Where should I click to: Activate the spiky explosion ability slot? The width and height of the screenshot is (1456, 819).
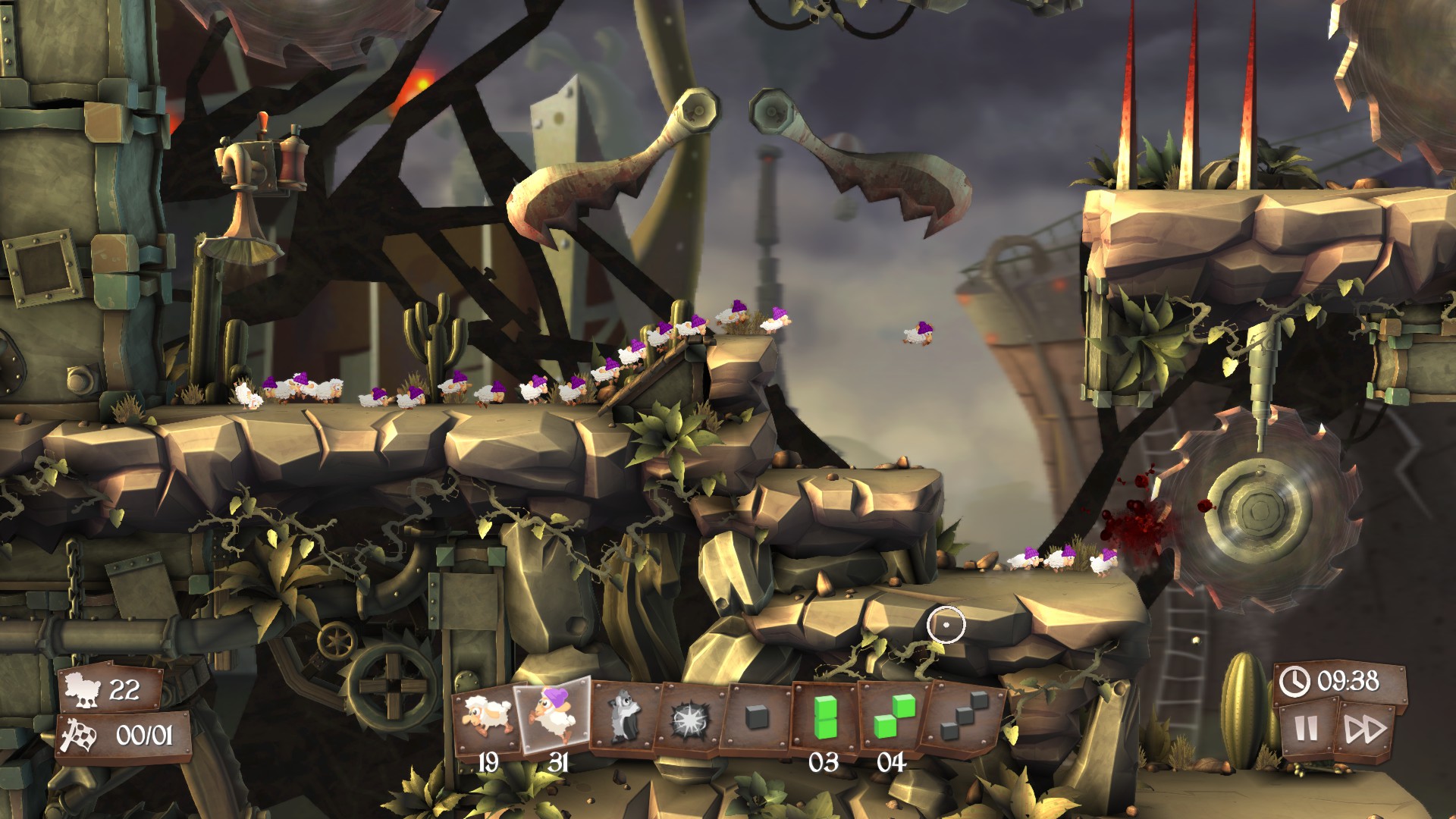pos(692,717)
